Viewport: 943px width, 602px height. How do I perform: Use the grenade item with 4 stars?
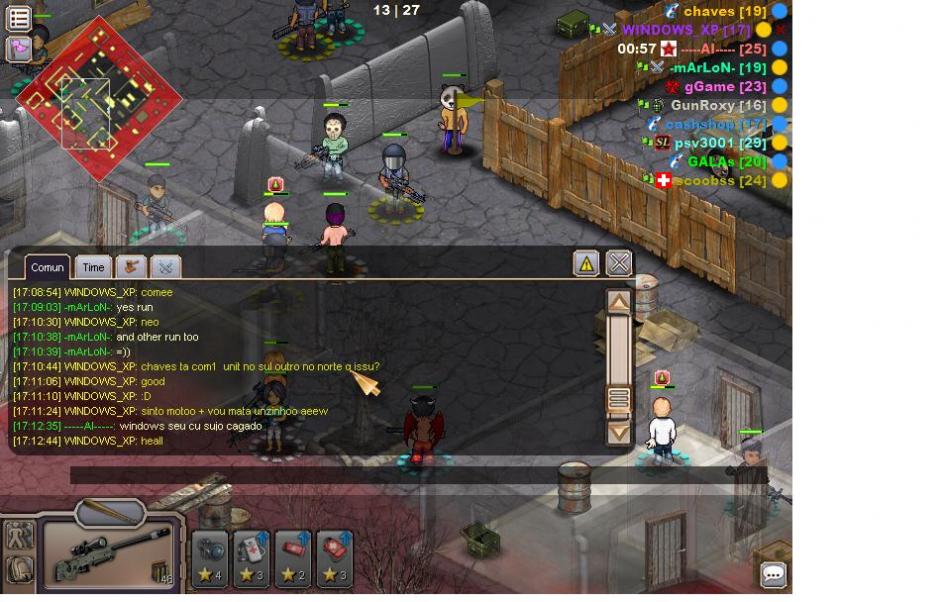[210, 558]
